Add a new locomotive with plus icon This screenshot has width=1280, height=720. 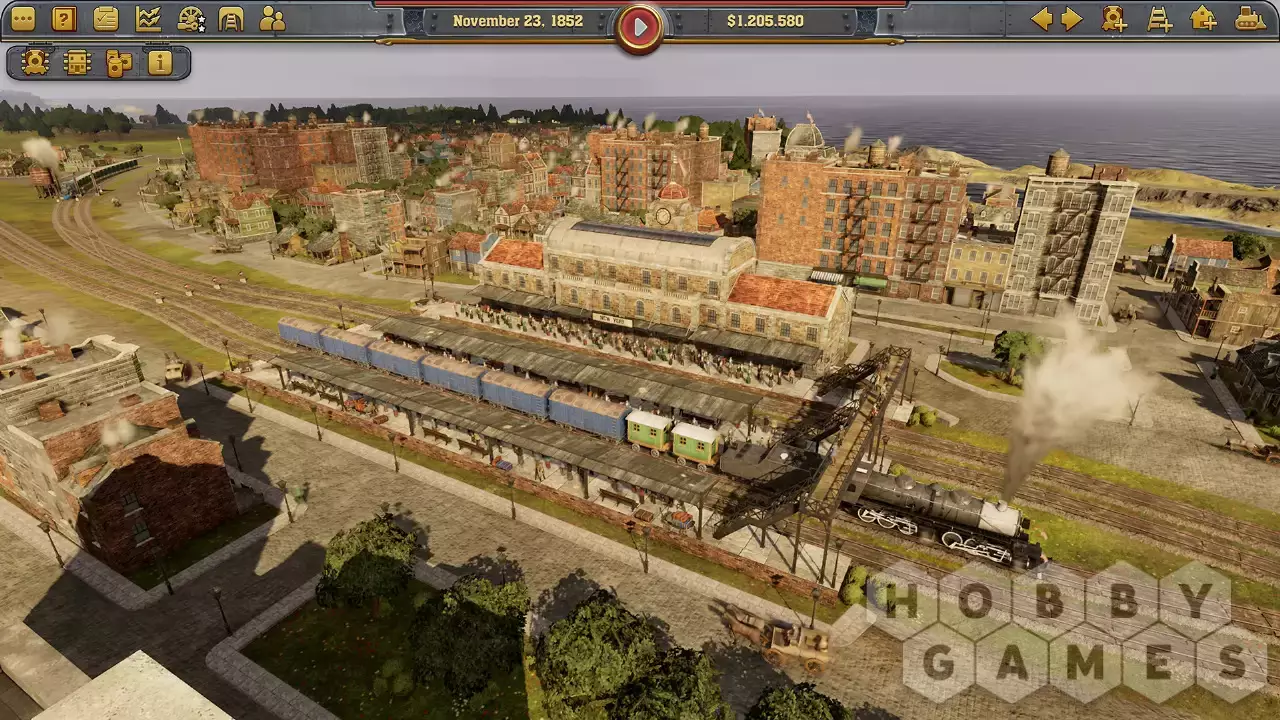click(1114, 19)
